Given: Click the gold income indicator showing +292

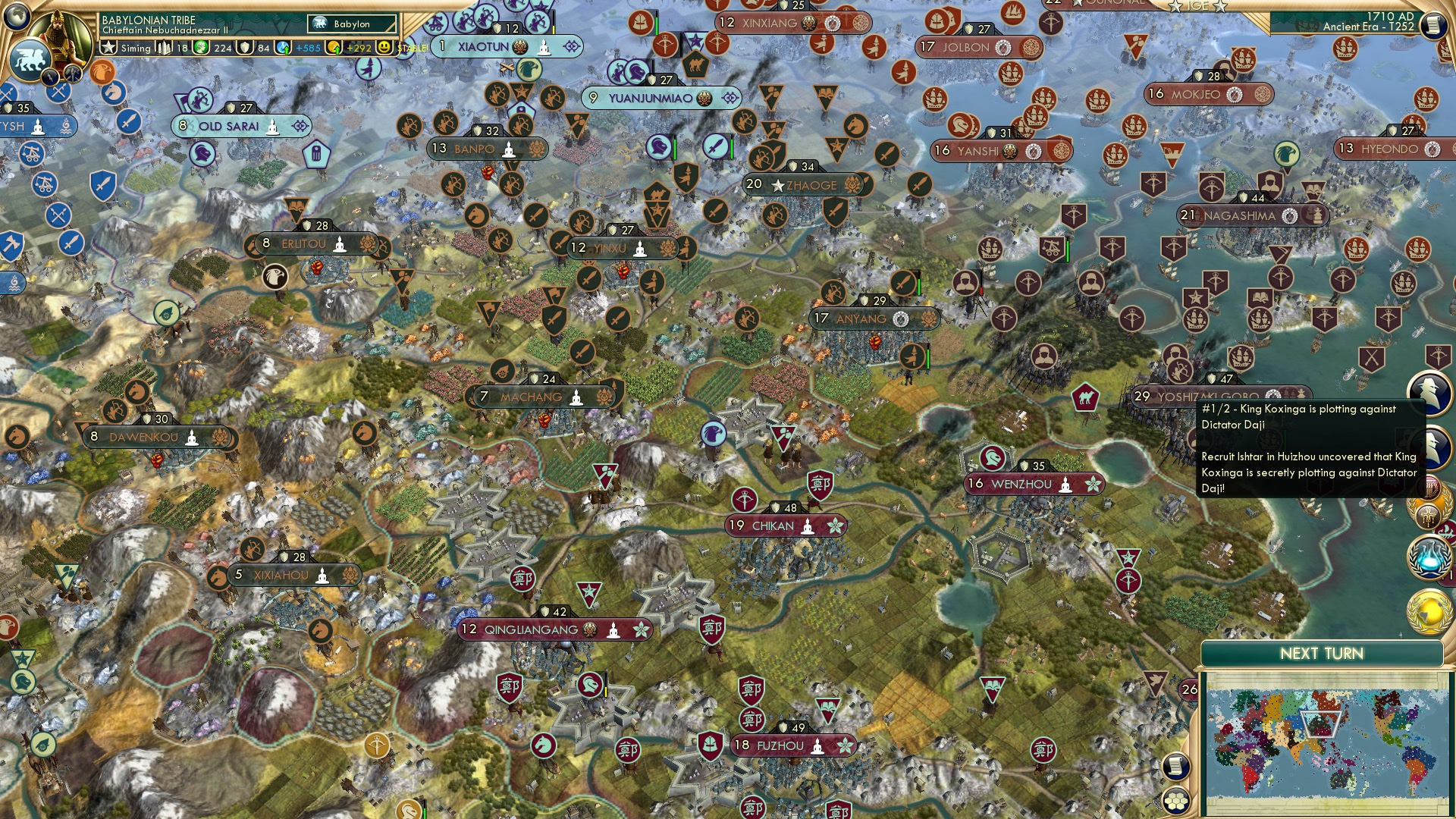Looking at the screenshot, I should point(344,48).
